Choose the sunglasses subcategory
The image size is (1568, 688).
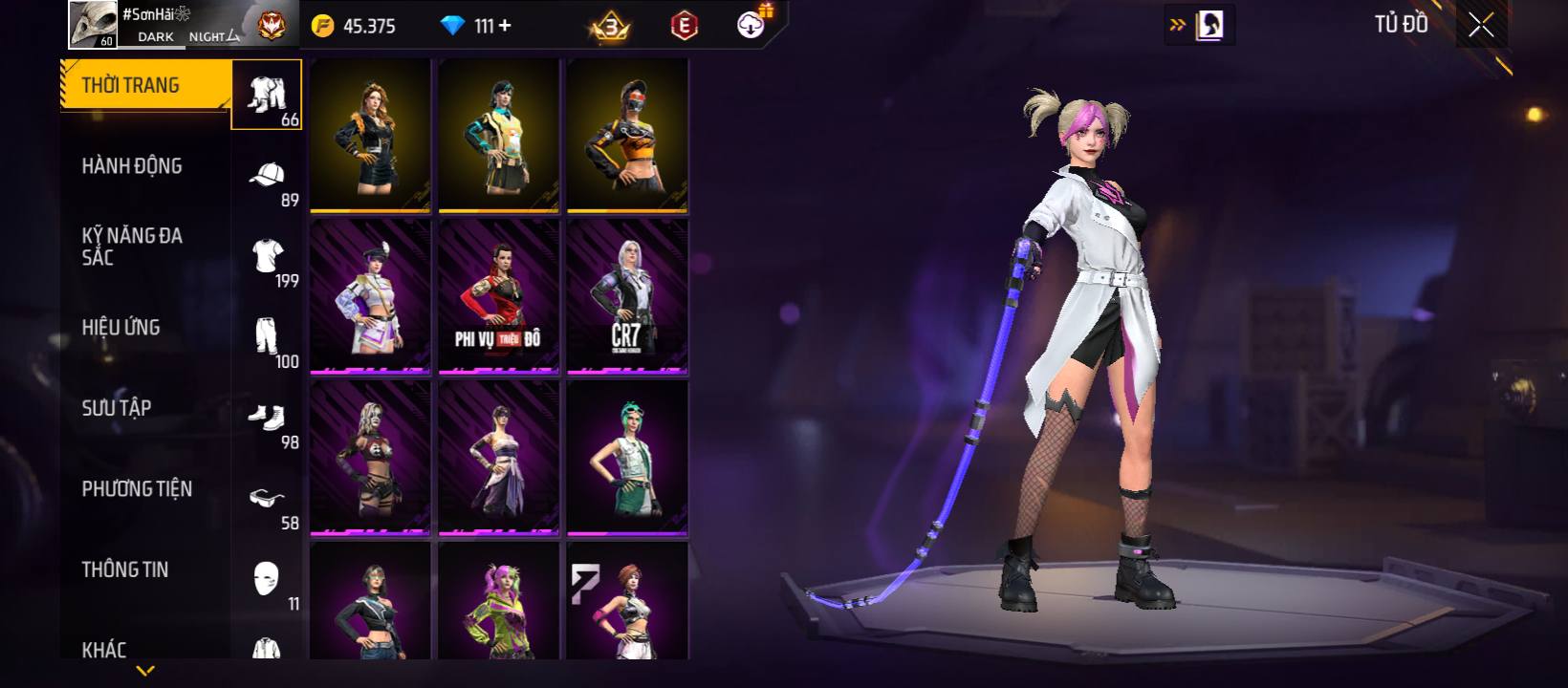[268, 500]
